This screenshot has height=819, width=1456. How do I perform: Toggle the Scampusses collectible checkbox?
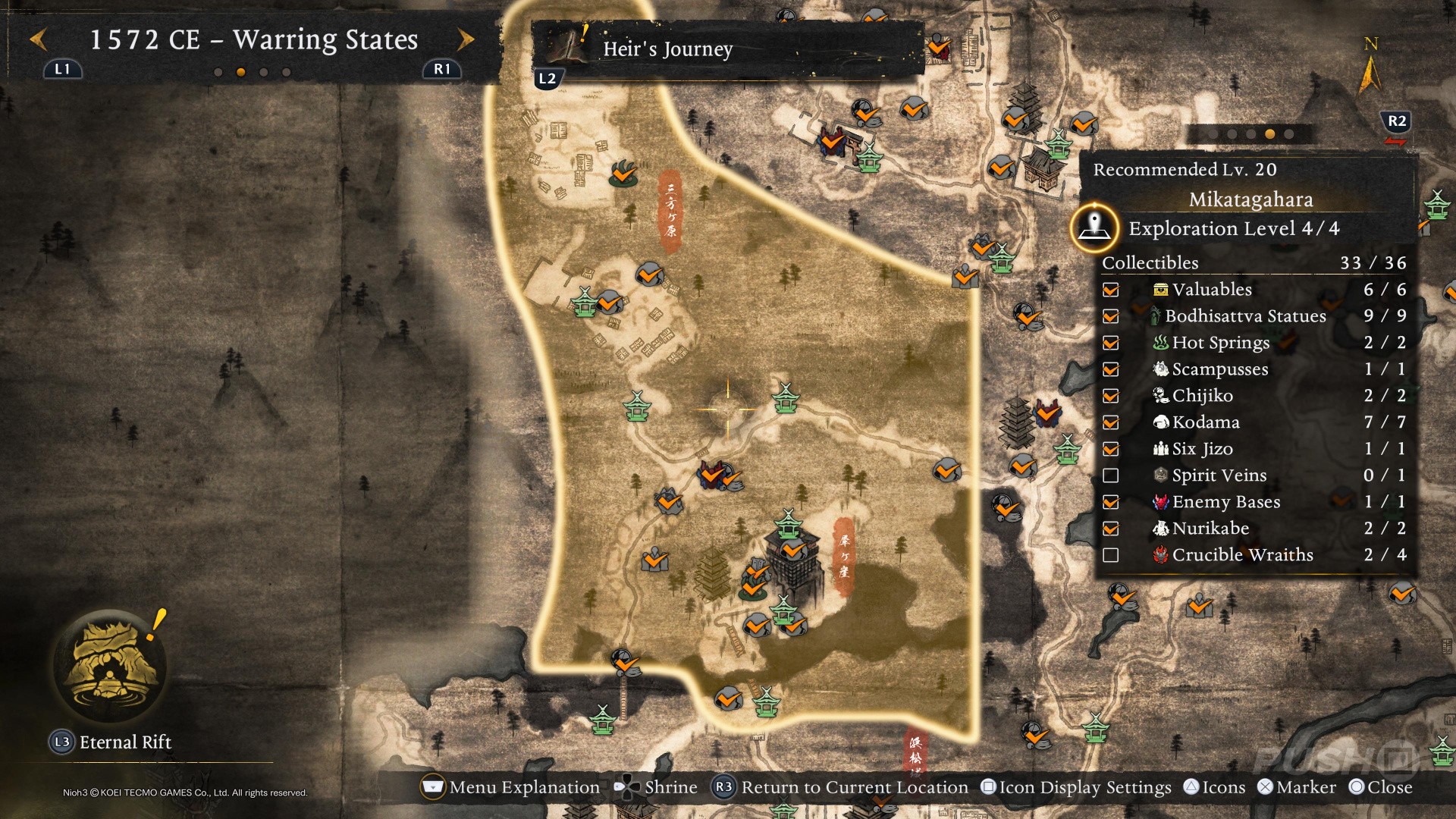tap(1111, 369)
